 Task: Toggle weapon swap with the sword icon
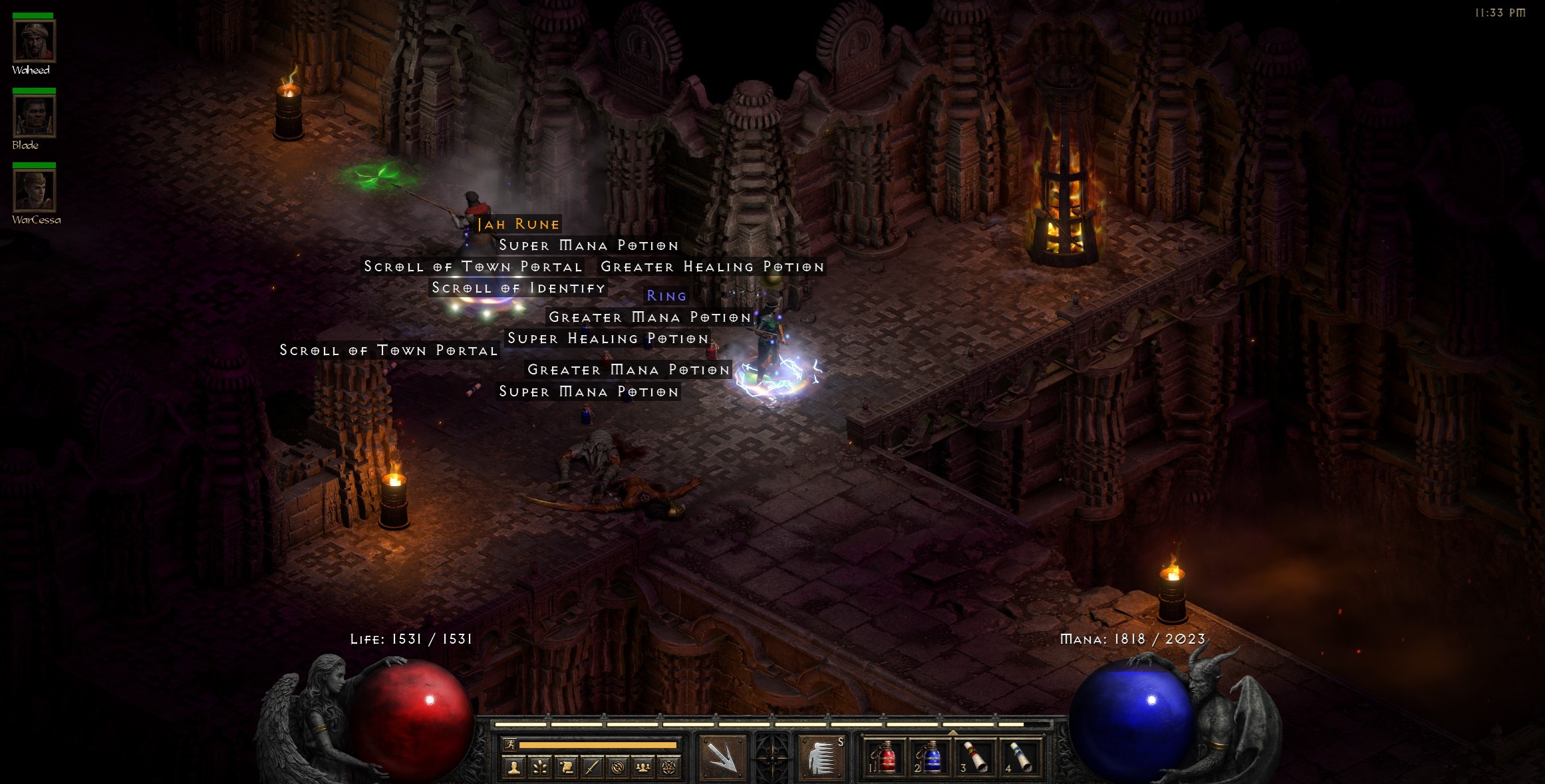(591, 768)
